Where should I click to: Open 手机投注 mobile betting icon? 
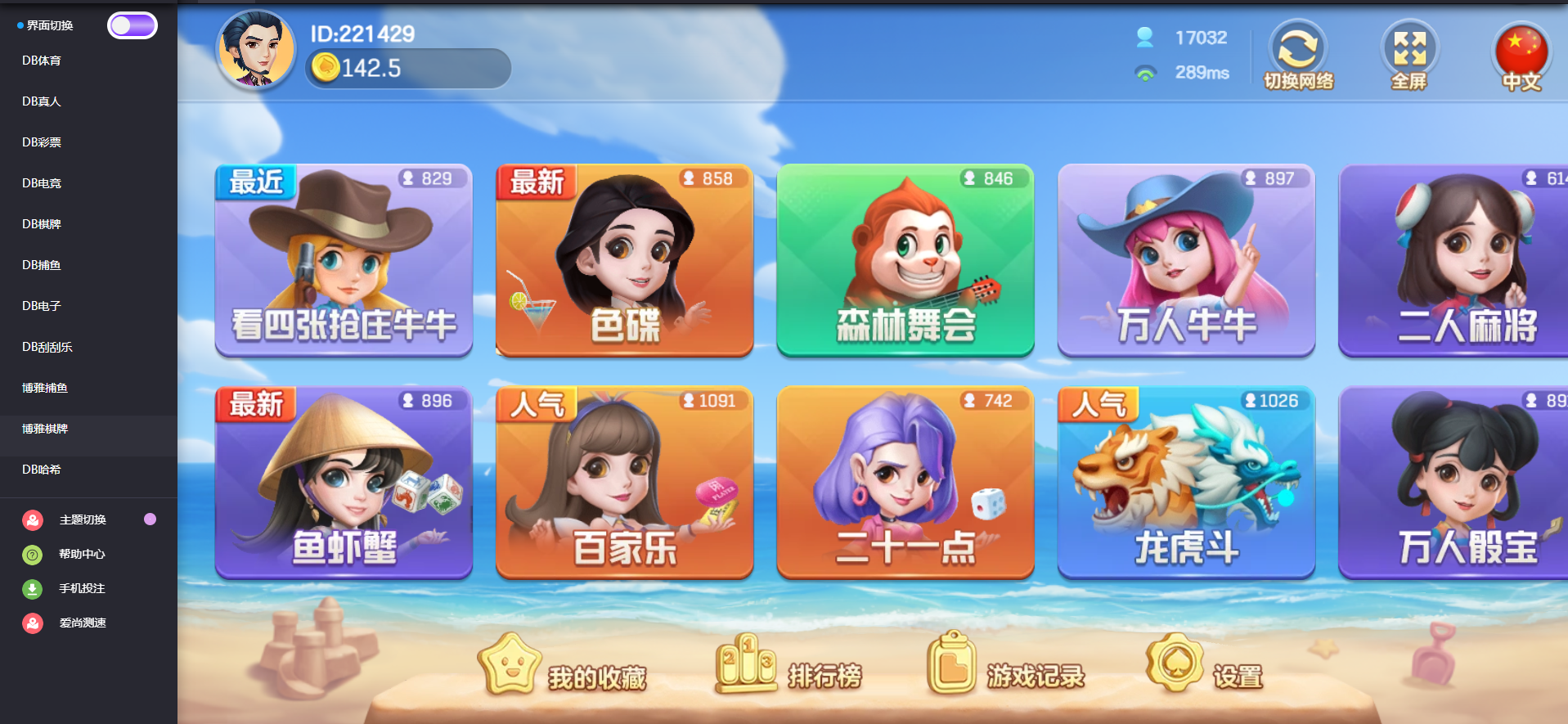tap(31, 588)
